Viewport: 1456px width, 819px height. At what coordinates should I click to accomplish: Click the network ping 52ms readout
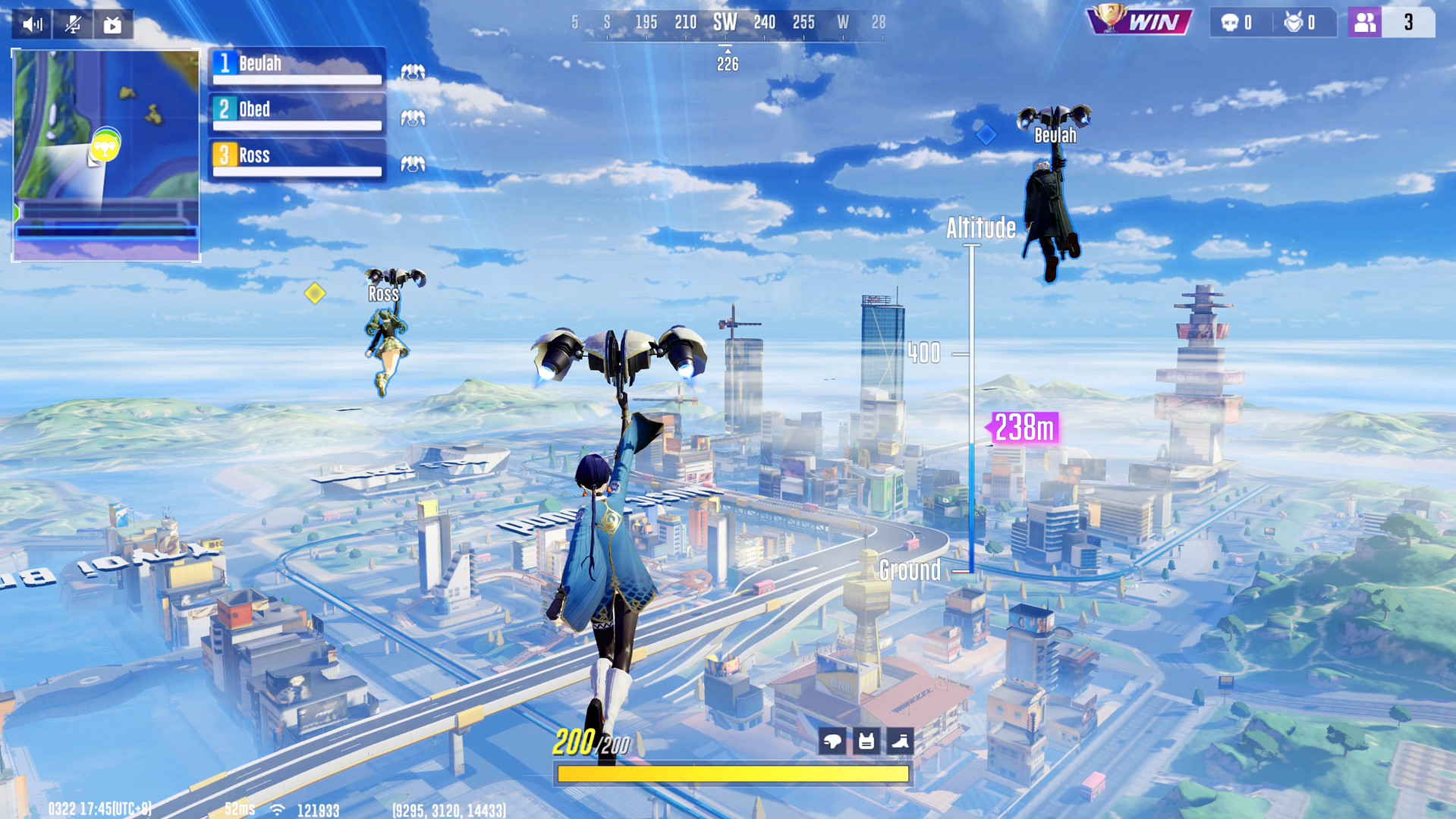click(238, 809)
